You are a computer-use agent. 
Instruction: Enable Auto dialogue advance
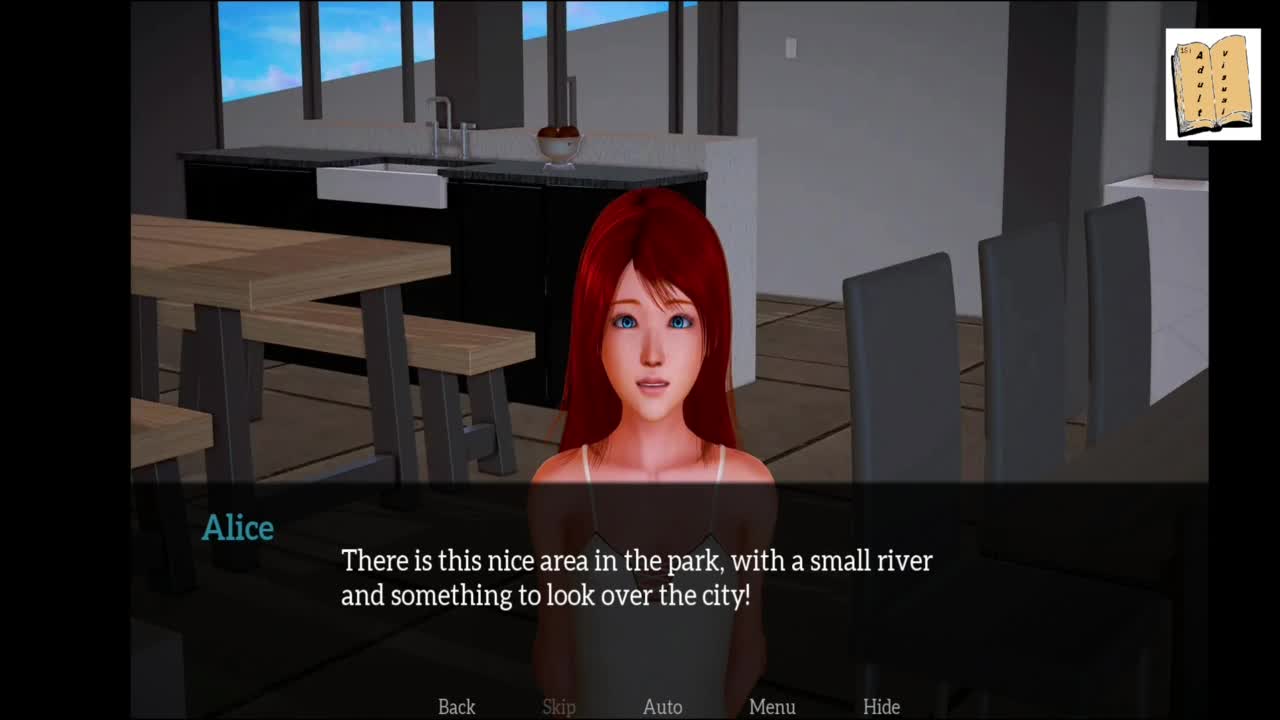[x=662, y=707]
